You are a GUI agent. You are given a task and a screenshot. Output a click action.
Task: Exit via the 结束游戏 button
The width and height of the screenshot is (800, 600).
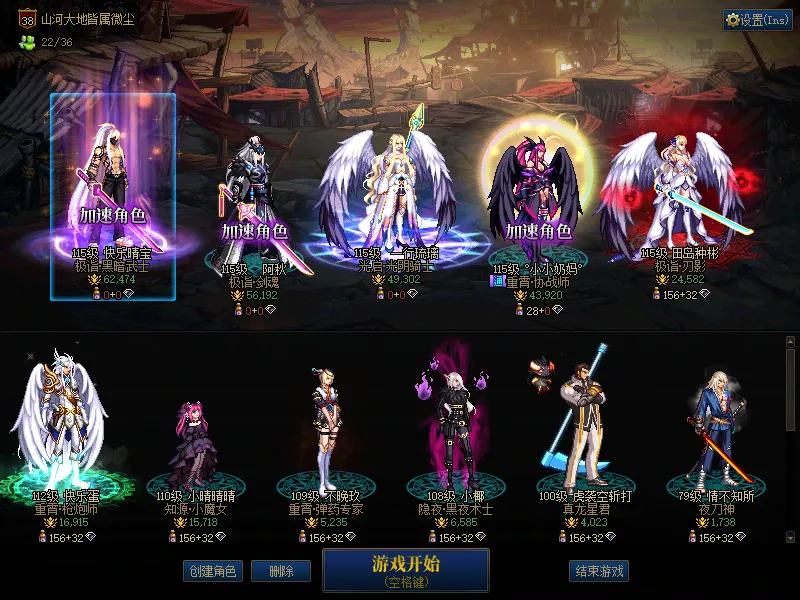pos(599,571)
